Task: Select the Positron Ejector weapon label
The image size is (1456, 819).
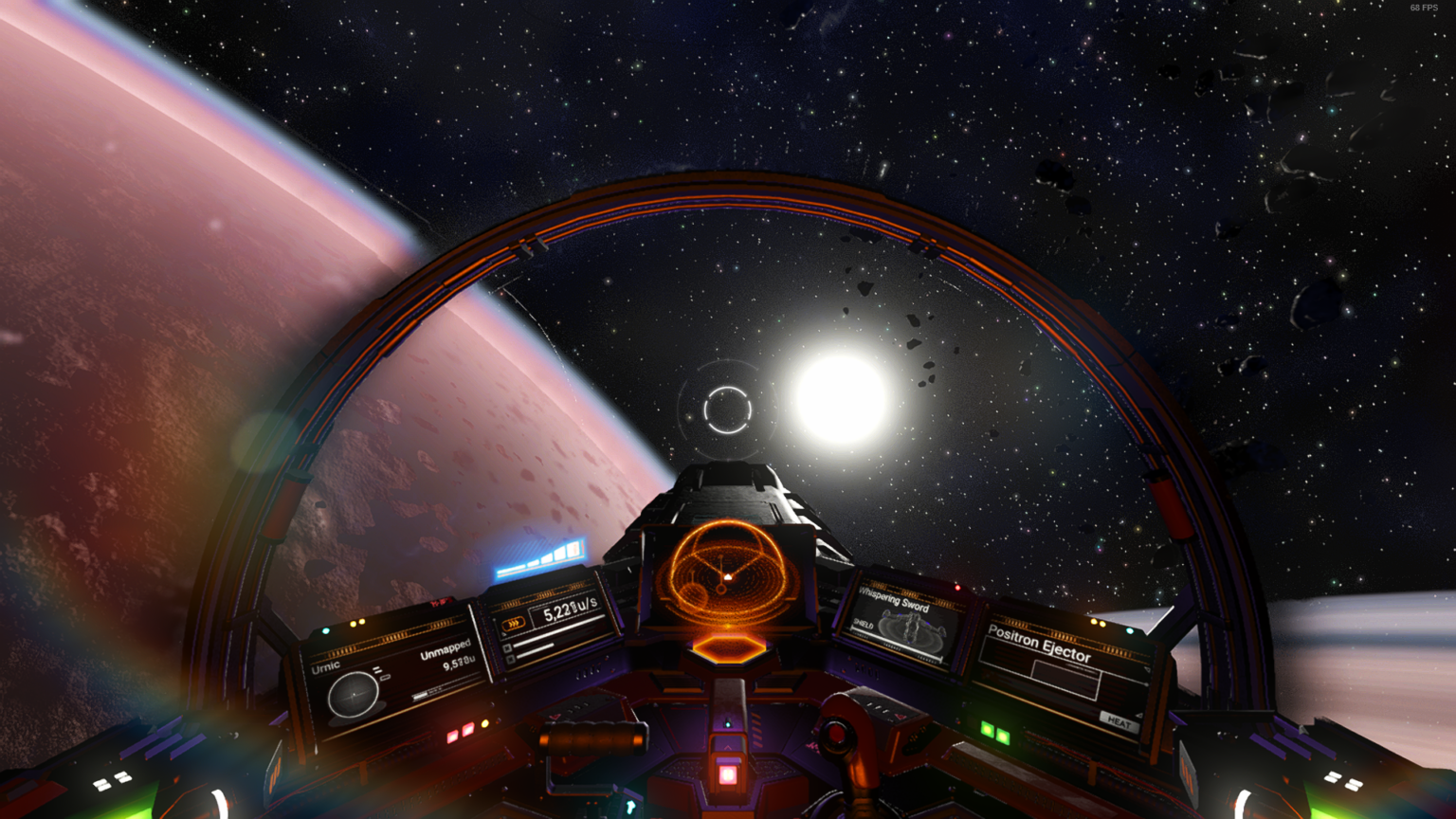Action: [1040, 643]
